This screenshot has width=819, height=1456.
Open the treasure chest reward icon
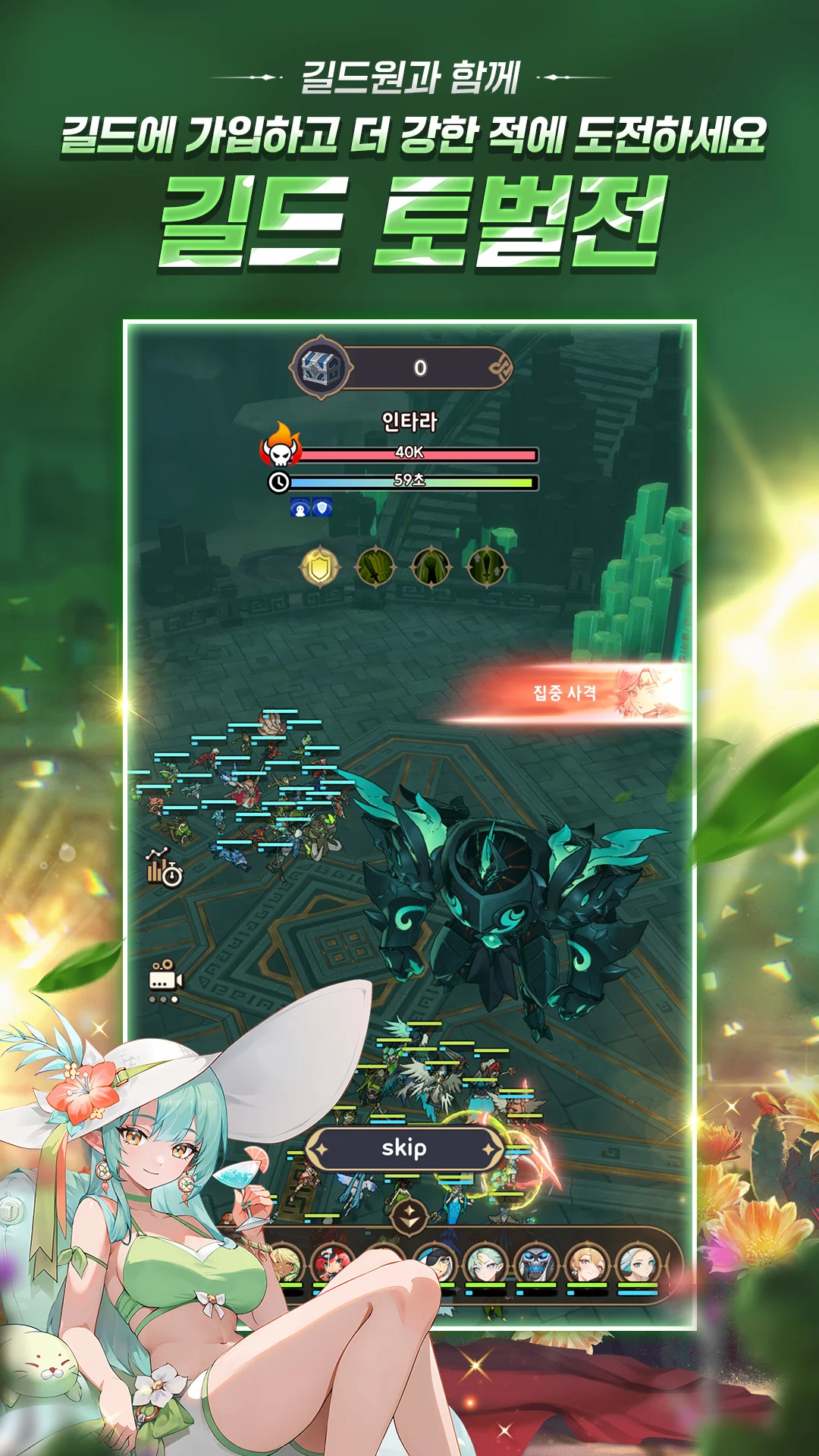[322, 368]
